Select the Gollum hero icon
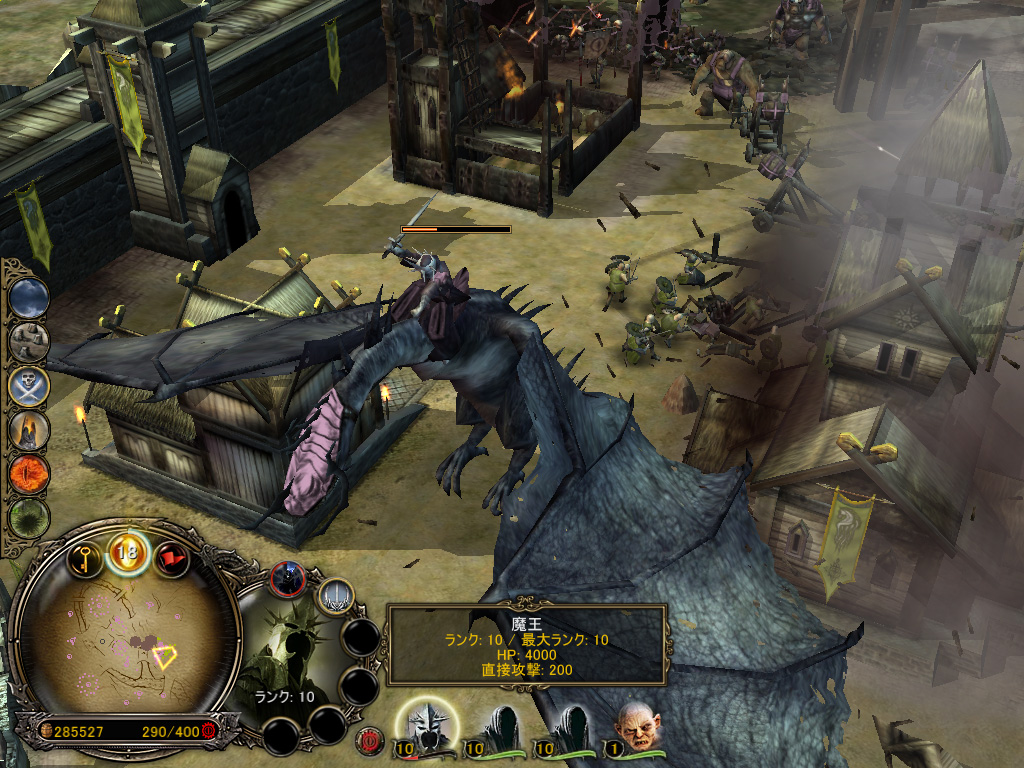Screen dimensions: 1024x768 pyautogui.click(x=633, y=725)
